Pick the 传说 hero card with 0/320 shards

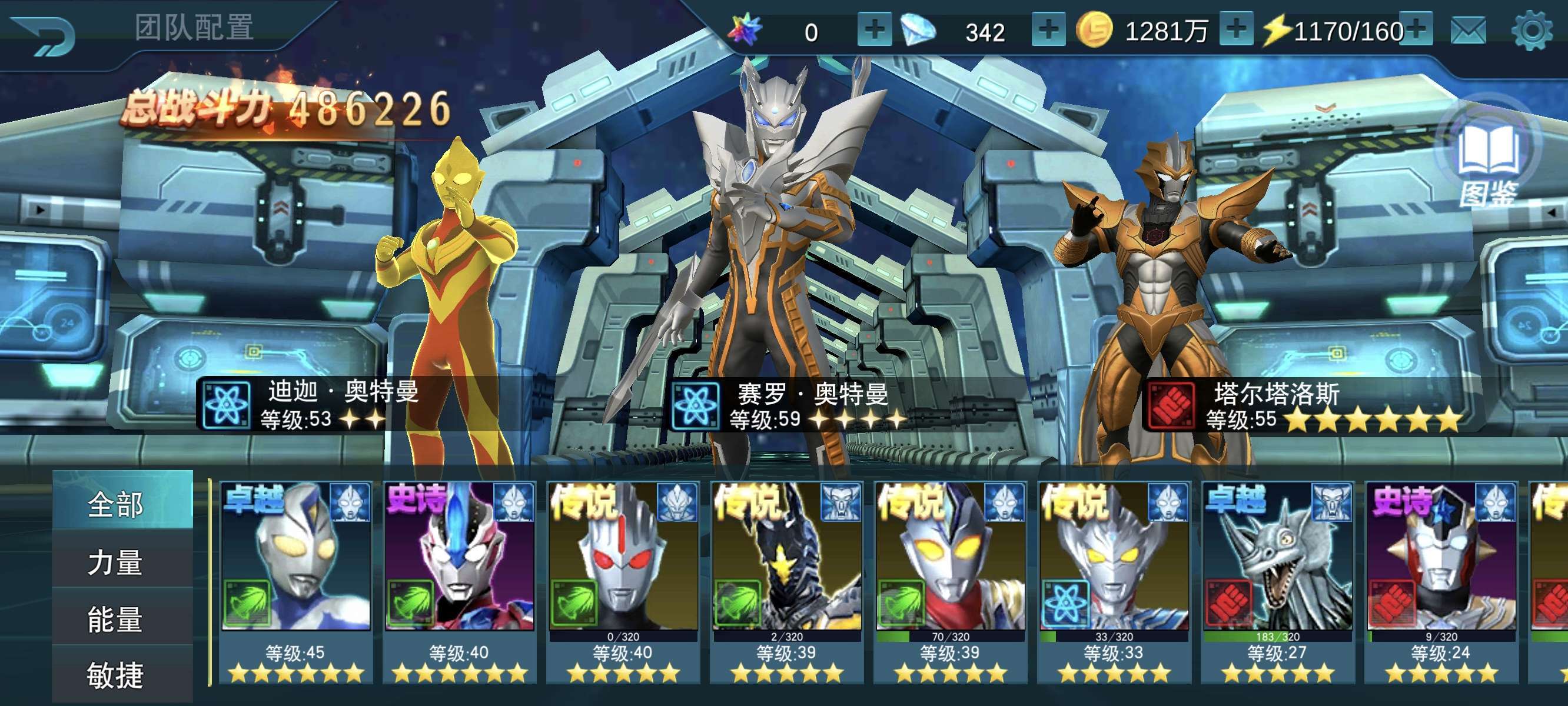(x=623, y=578)
